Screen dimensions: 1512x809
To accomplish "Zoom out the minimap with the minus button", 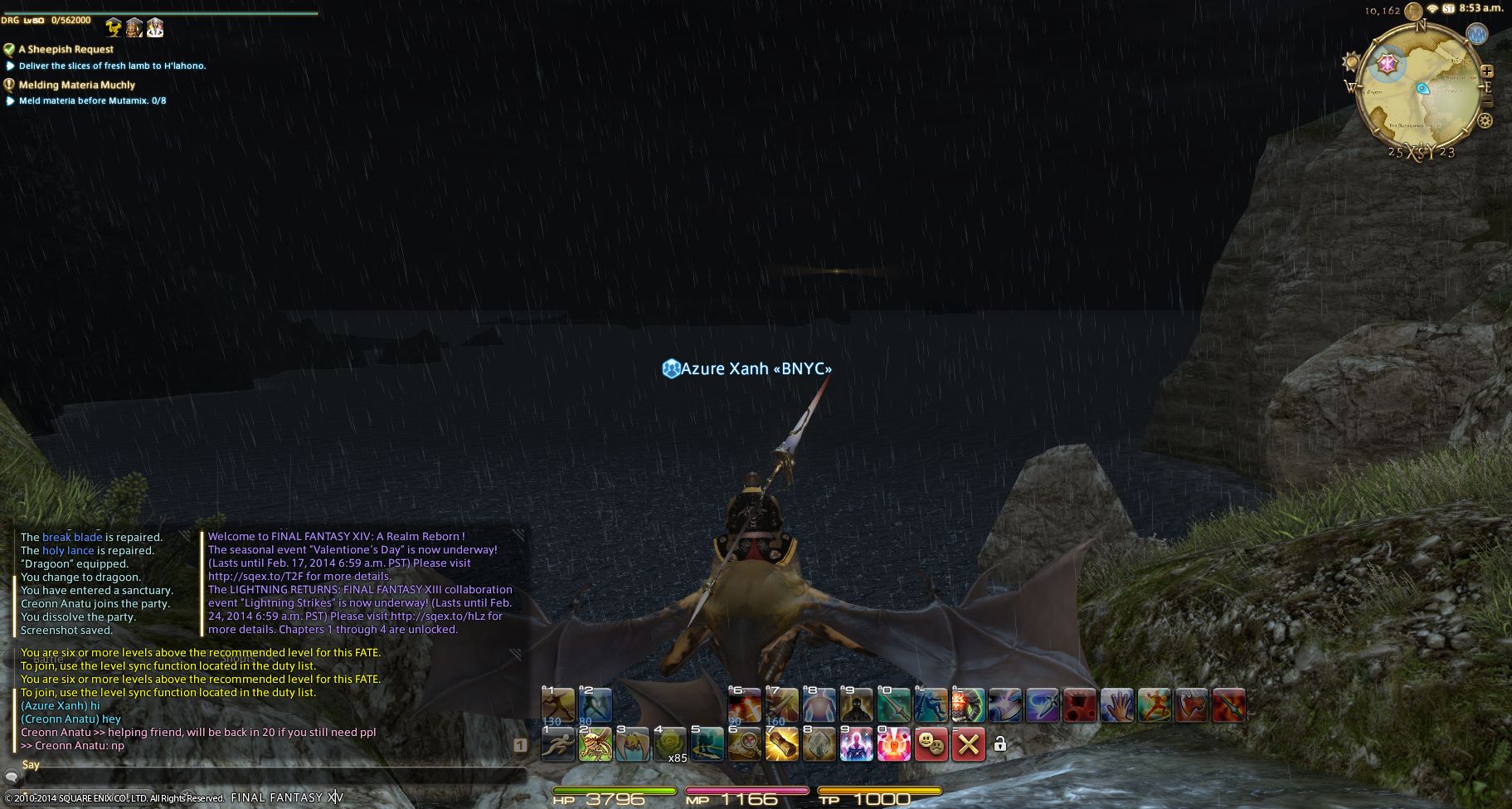I will point(1486,102).
